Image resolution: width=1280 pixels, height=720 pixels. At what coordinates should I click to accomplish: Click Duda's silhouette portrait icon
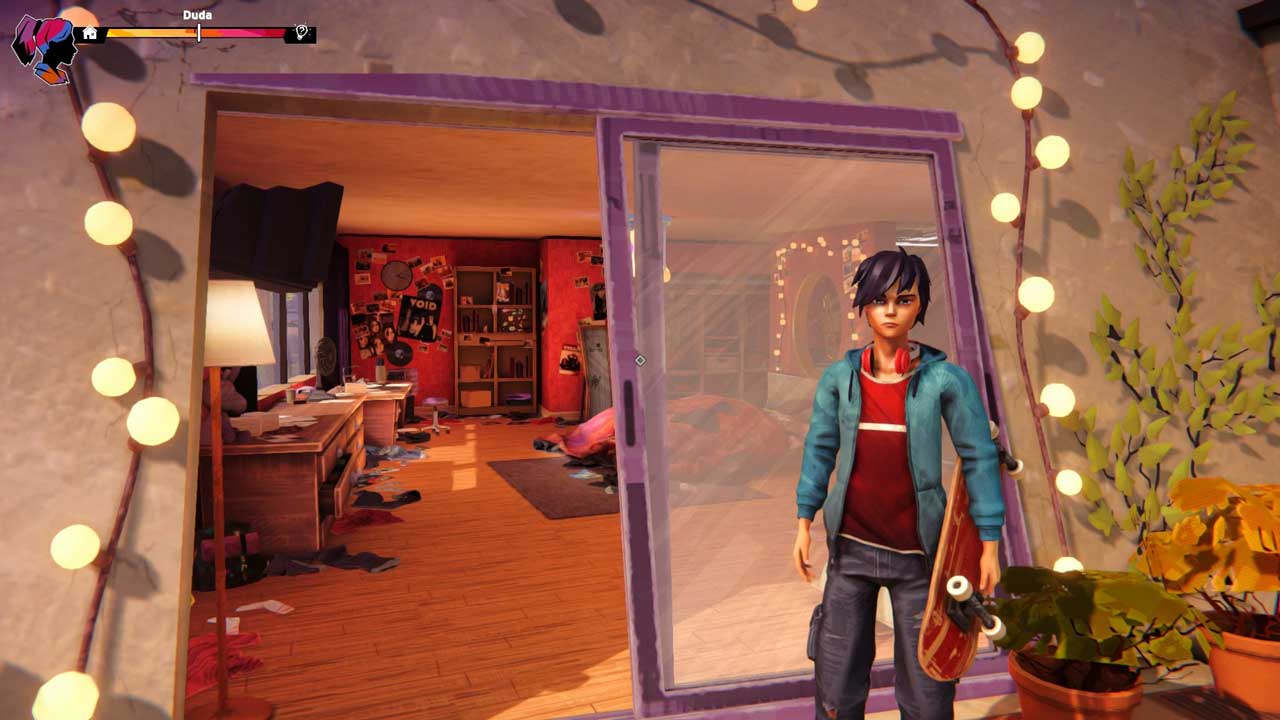click(x=44, y=47)
